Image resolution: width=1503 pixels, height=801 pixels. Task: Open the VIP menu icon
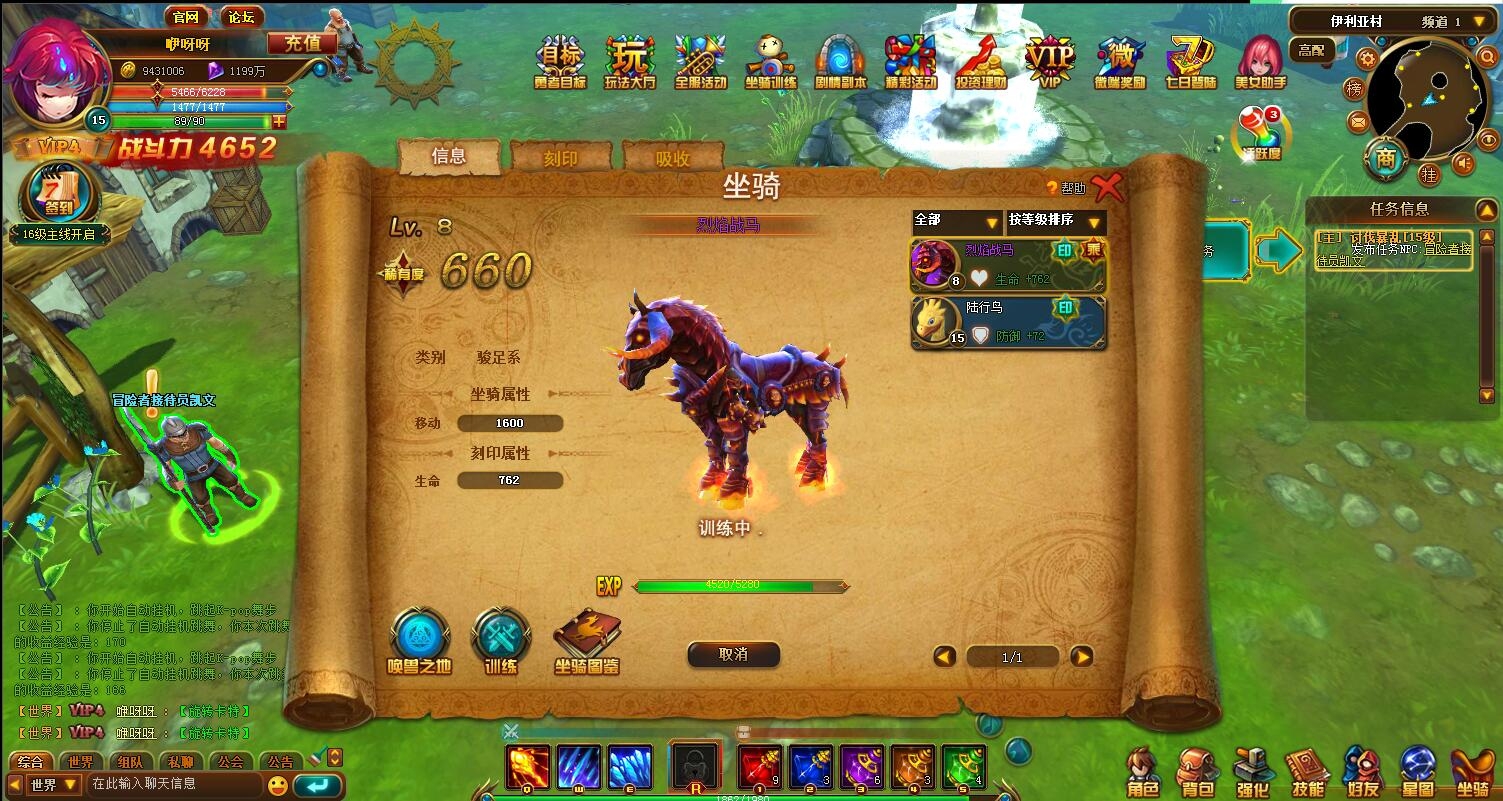[1049, 62]
